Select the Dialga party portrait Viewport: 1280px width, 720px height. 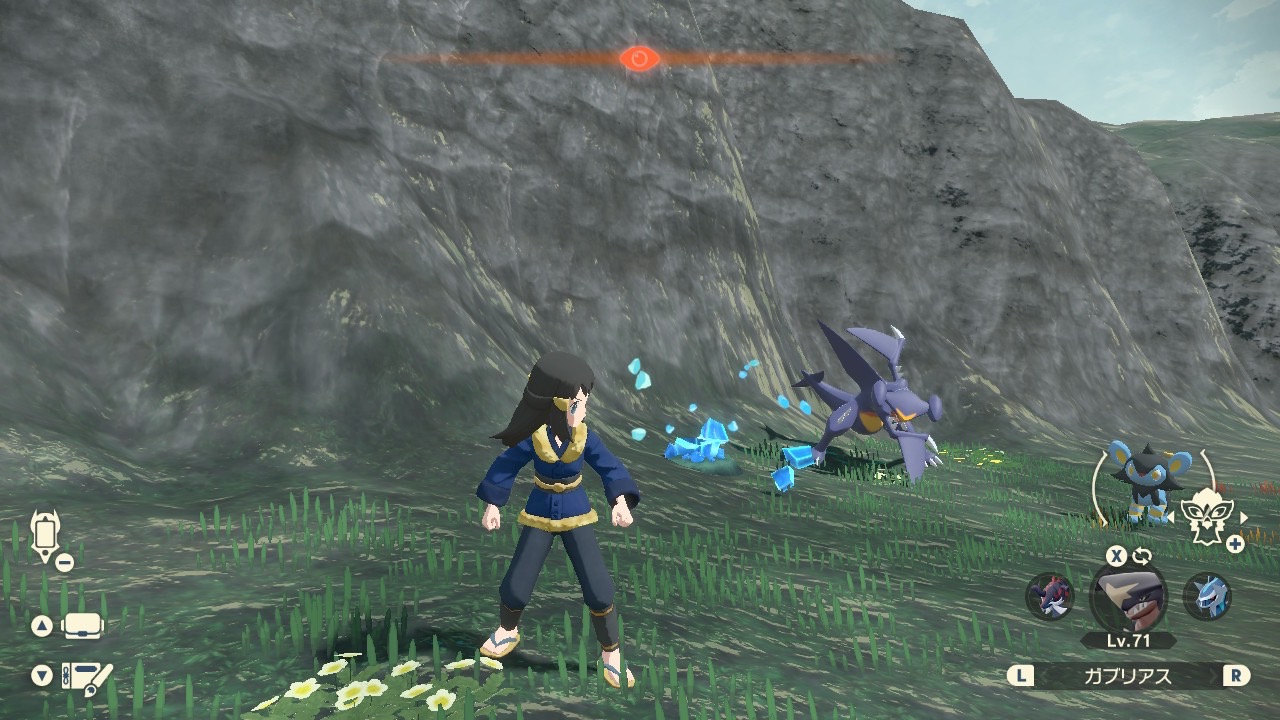tap(1206, 596)
